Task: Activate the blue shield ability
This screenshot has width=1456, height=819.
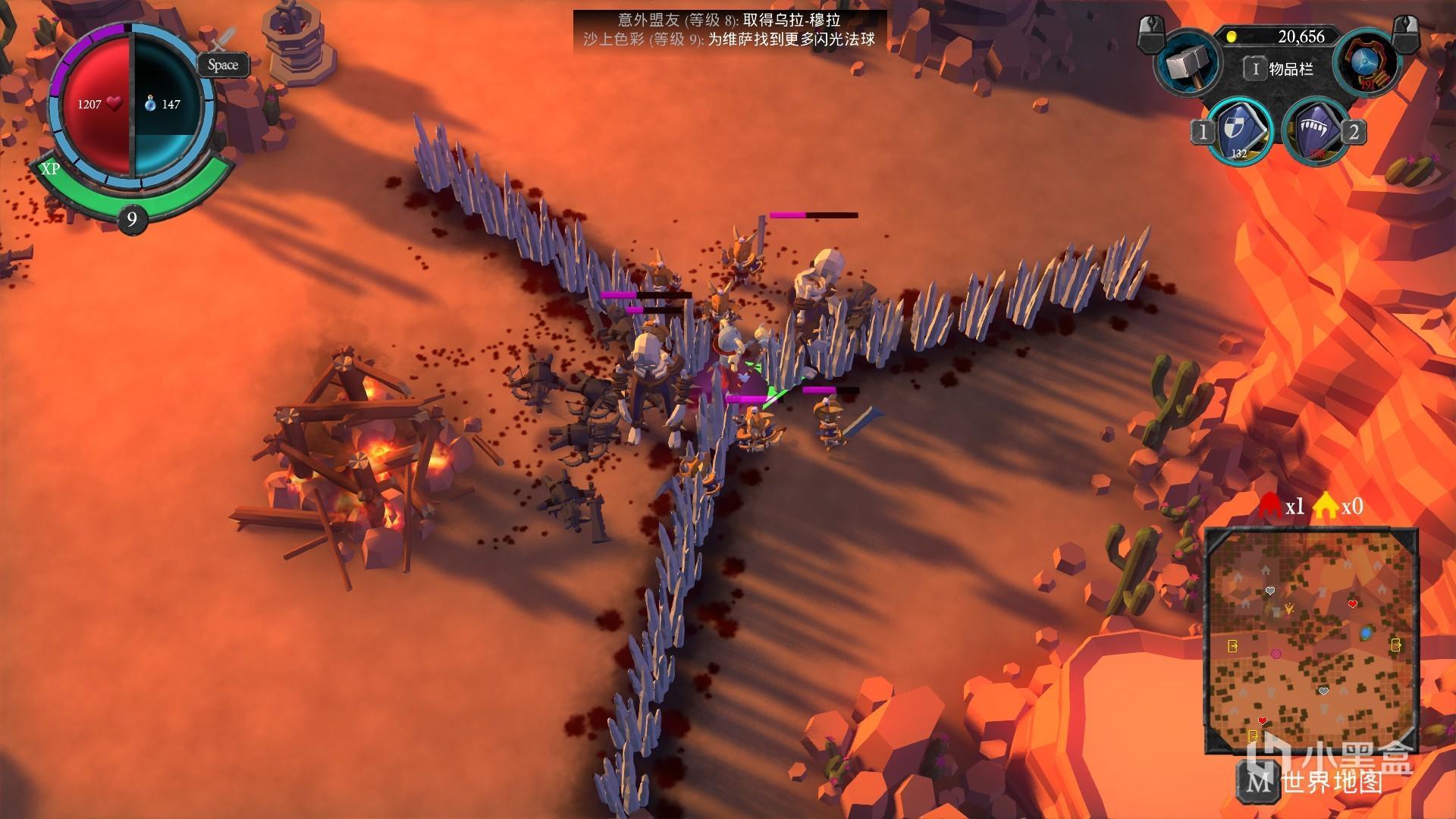Action: pos(1238,130)
